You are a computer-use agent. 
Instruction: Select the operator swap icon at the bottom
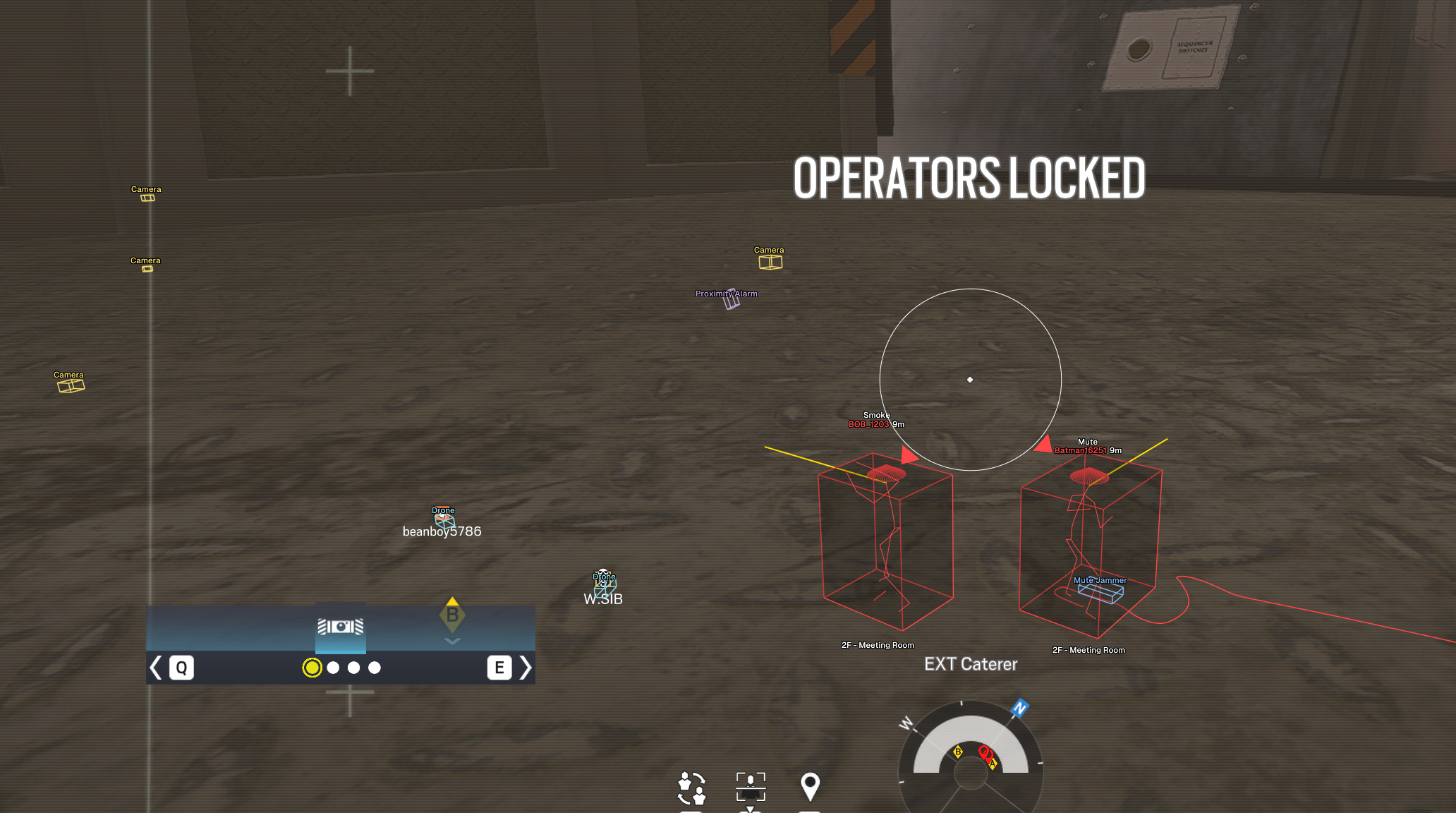pos(692,787)
